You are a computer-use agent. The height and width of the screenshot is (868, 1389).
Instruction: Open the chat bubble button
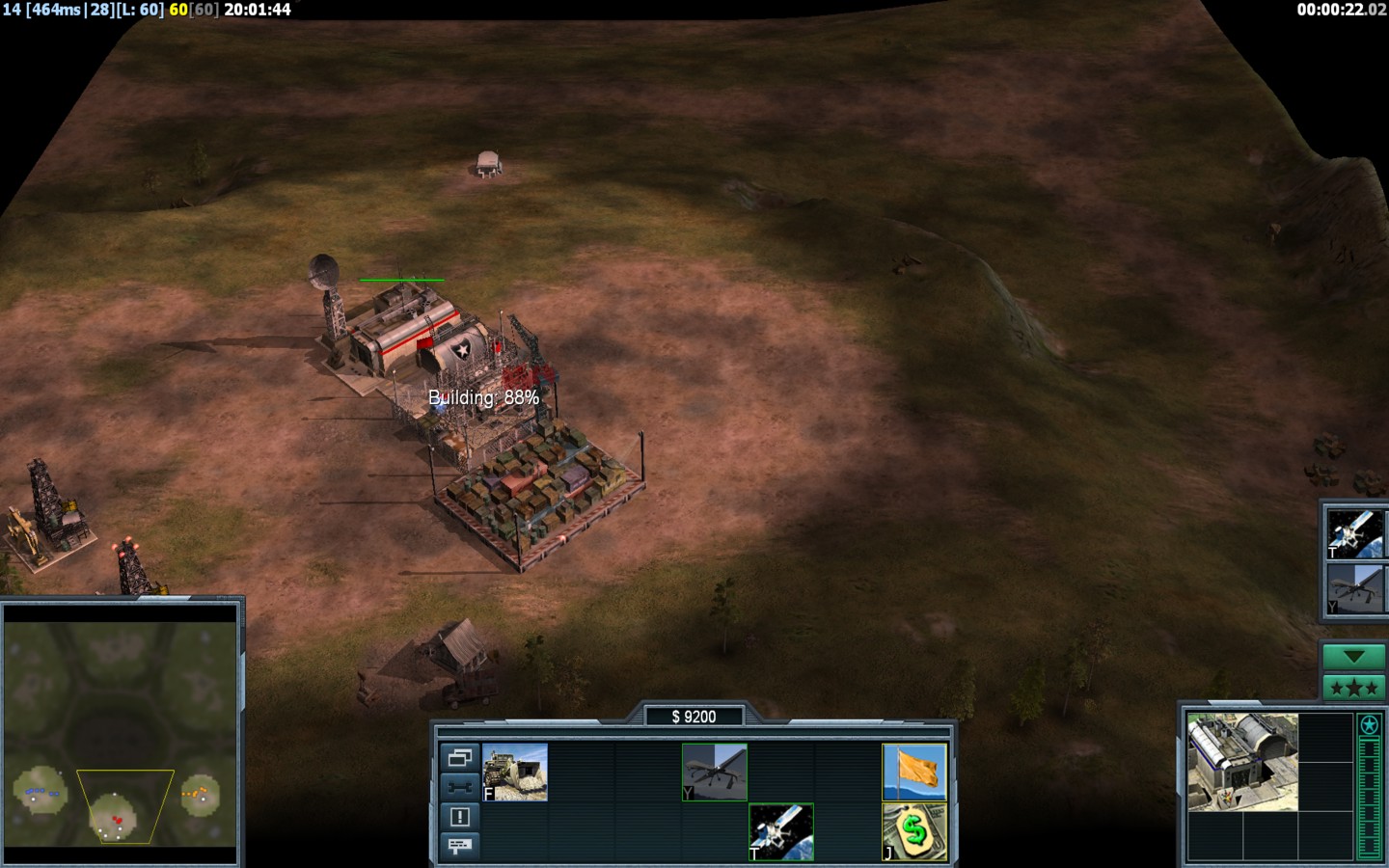(459, 846)
